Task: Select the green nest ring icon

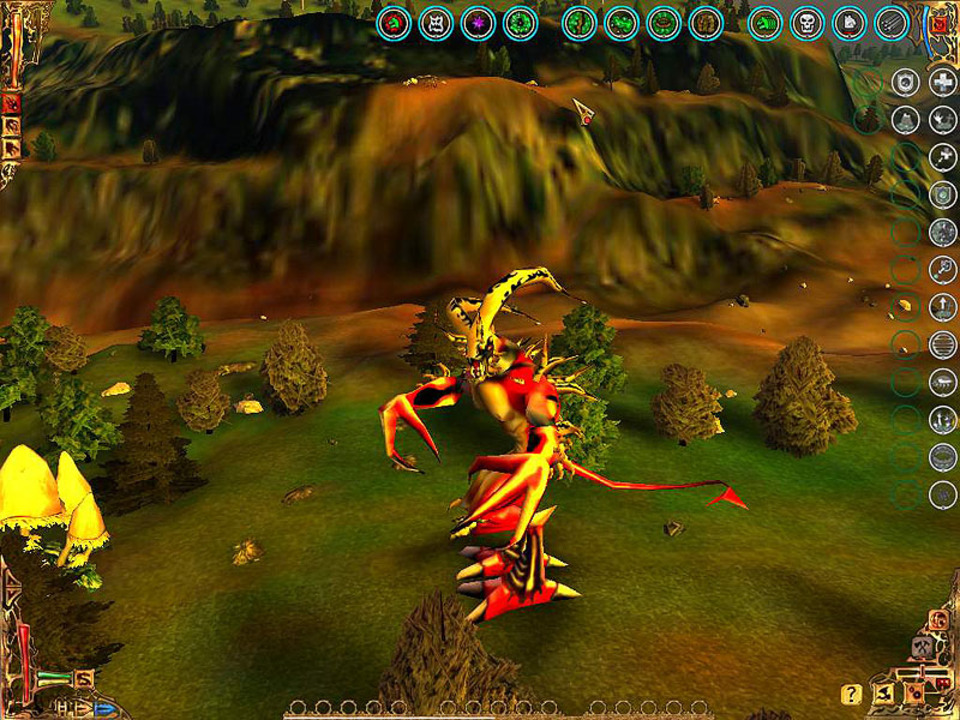Action: point(662,23)
